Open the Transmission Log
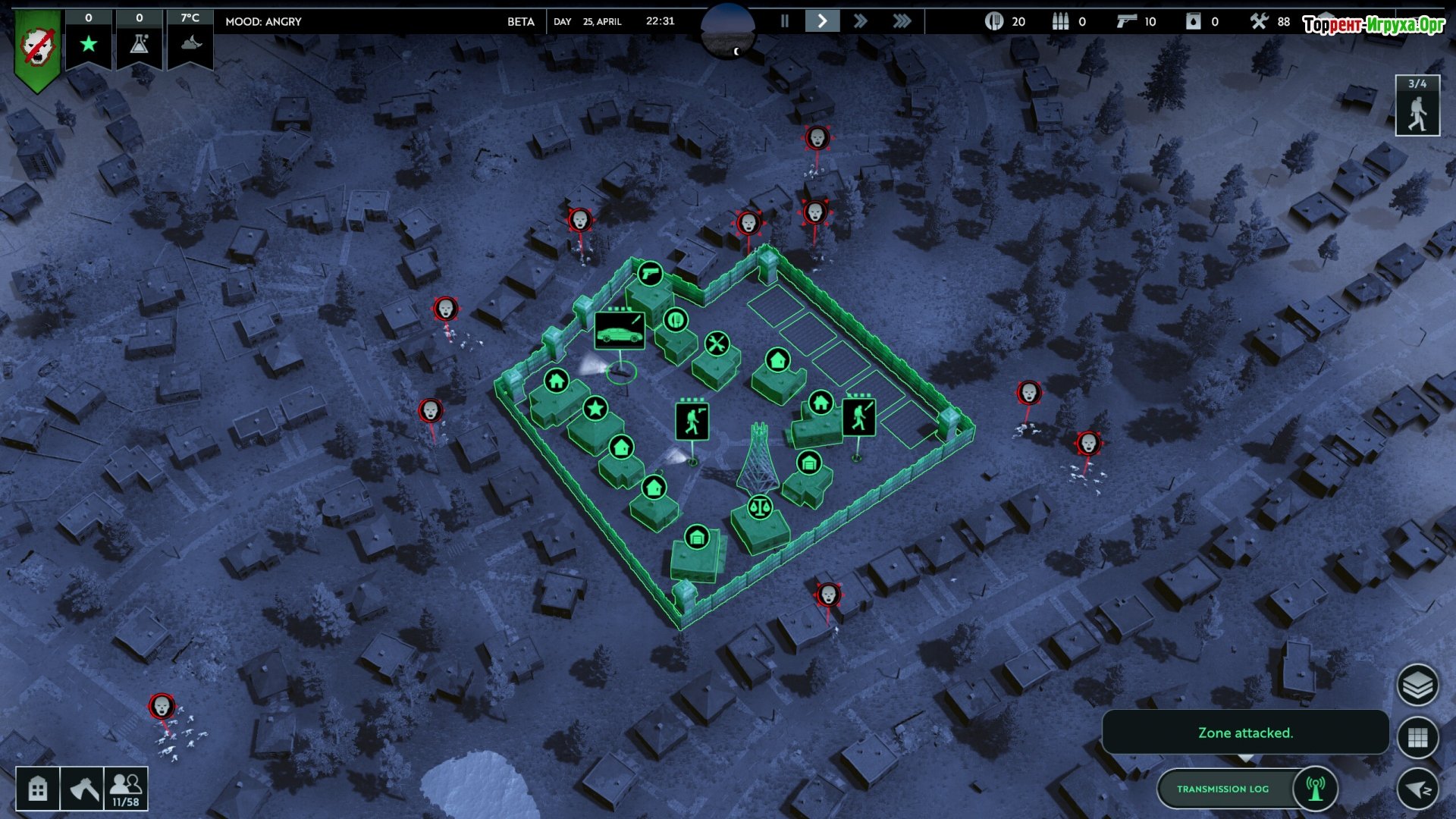 [x=1222, y=789]
